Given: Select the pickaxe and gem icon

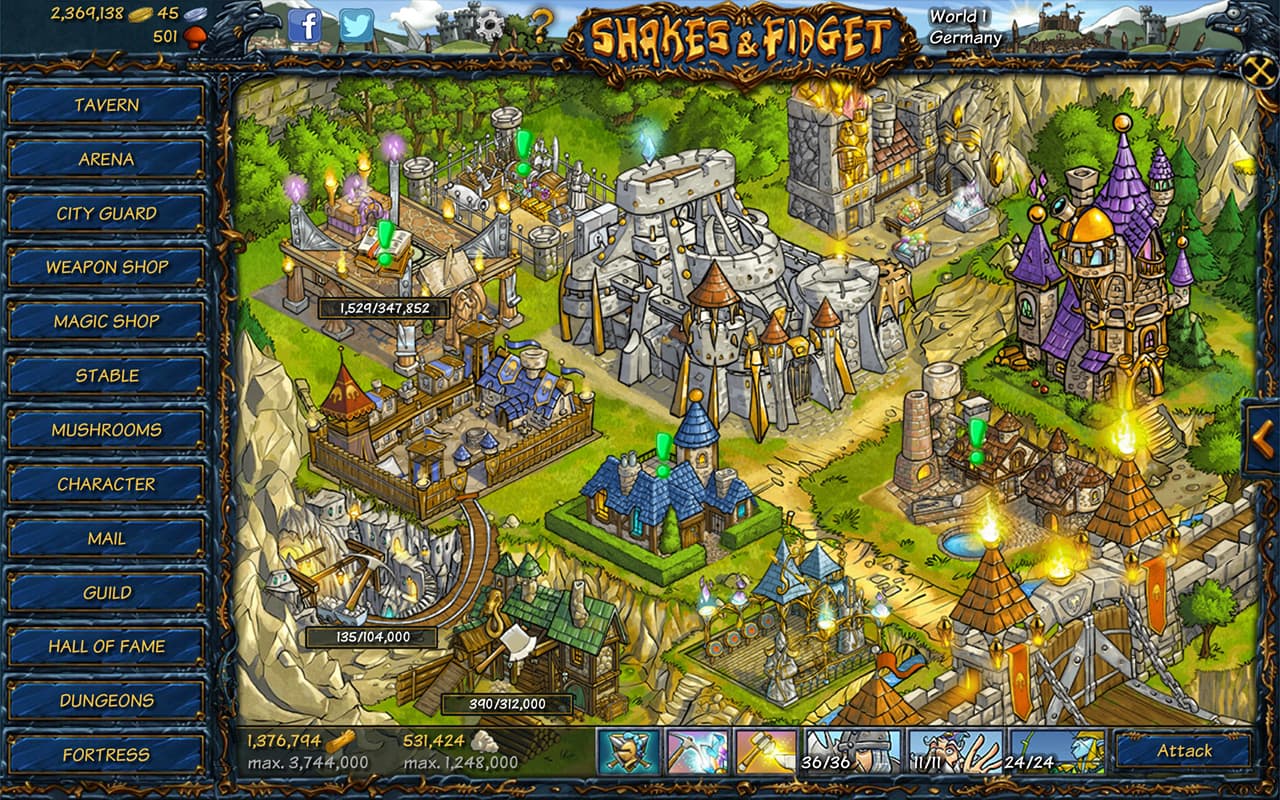Looking at the screenshot, I should [697, 752].
